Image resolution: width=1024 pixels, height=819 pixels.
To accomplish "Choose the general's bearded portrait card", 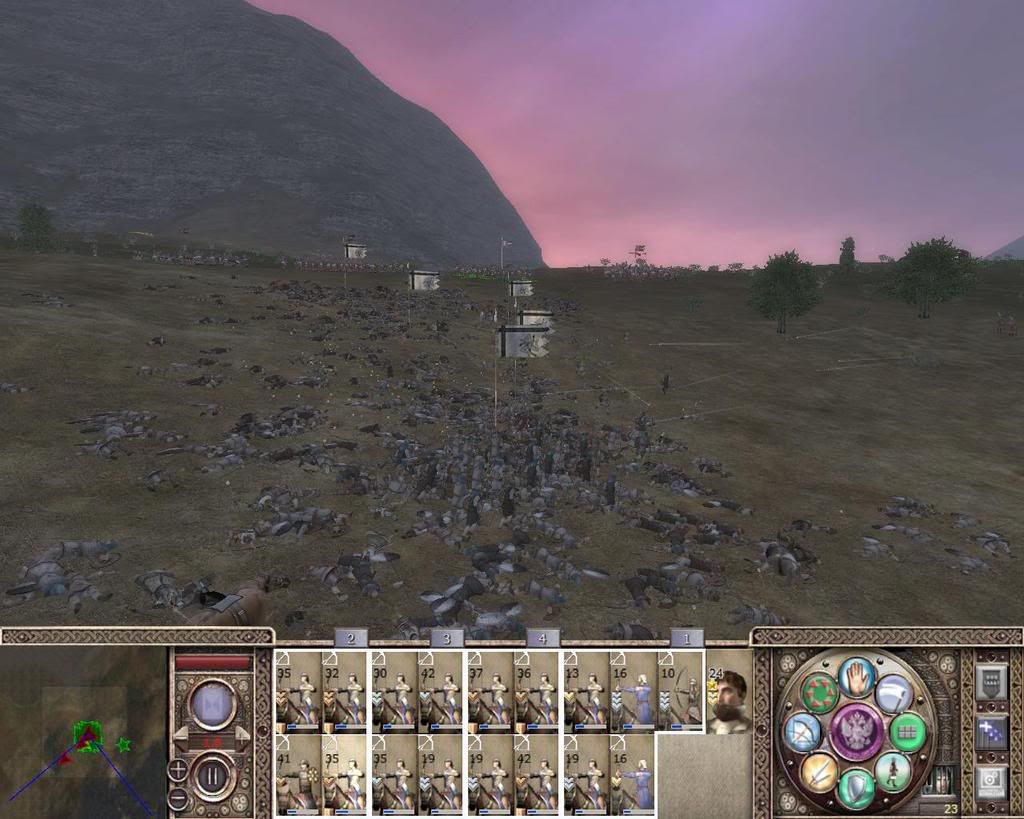I will coord(729,699).
